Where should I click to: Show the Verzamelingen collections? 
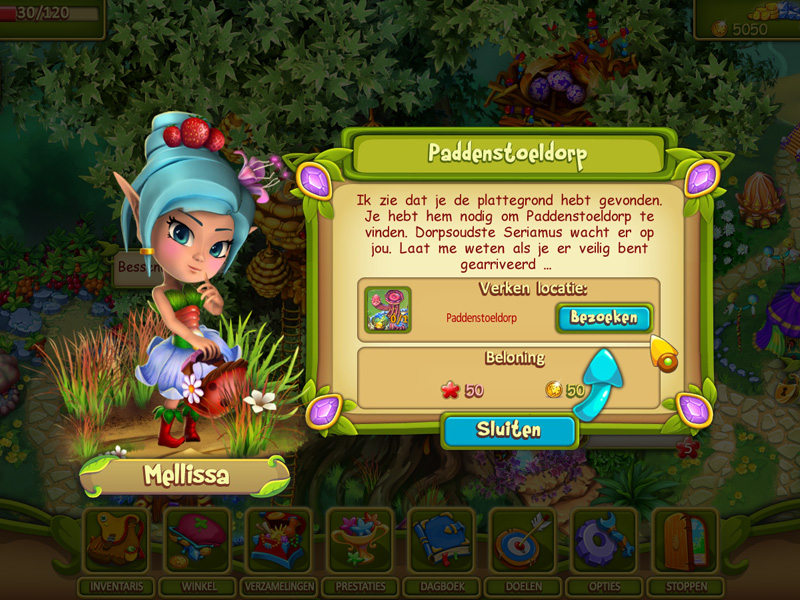279,542
